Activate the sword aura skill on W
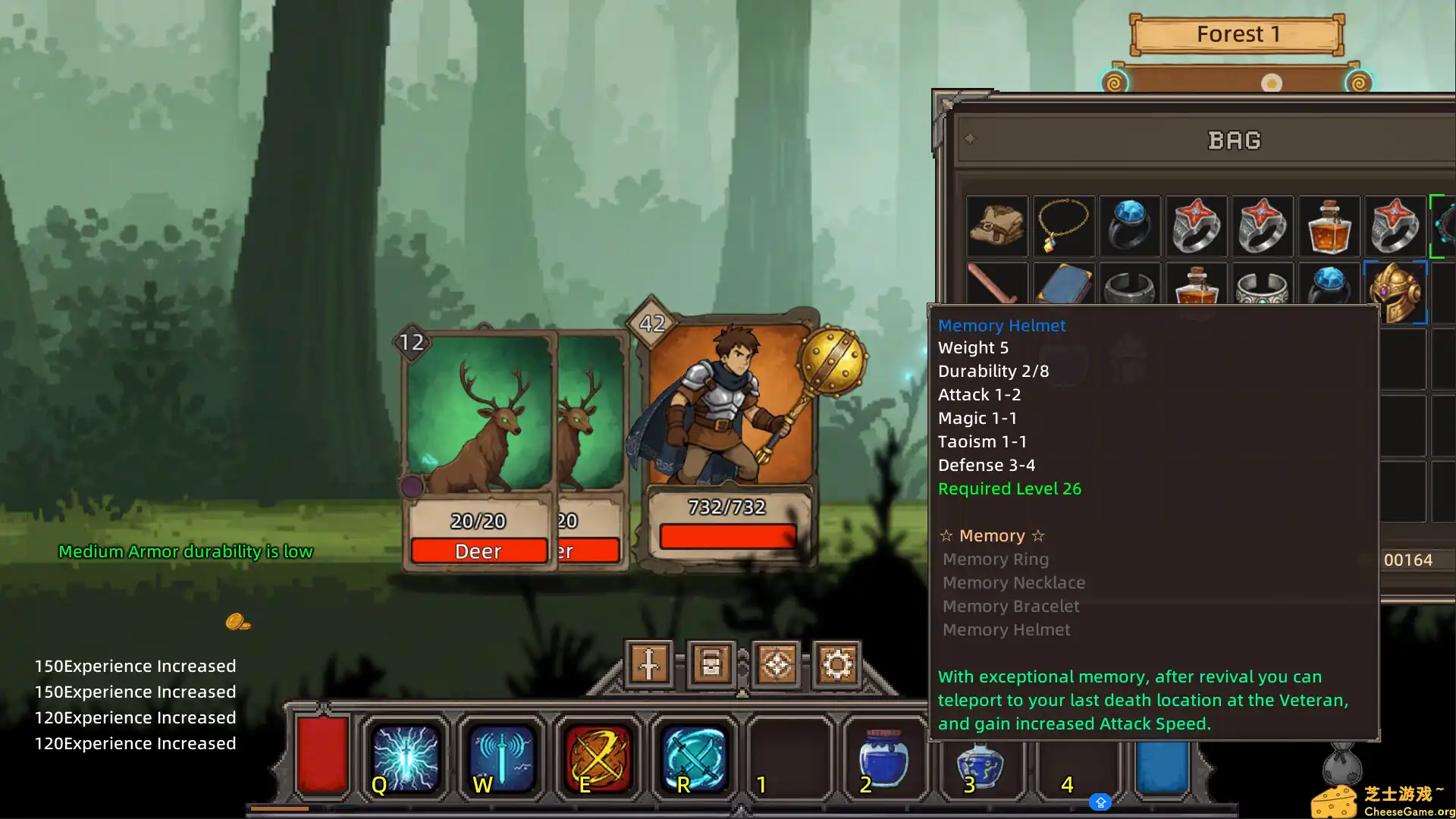This screenshot has width=1456, height=819. point(502,758)
